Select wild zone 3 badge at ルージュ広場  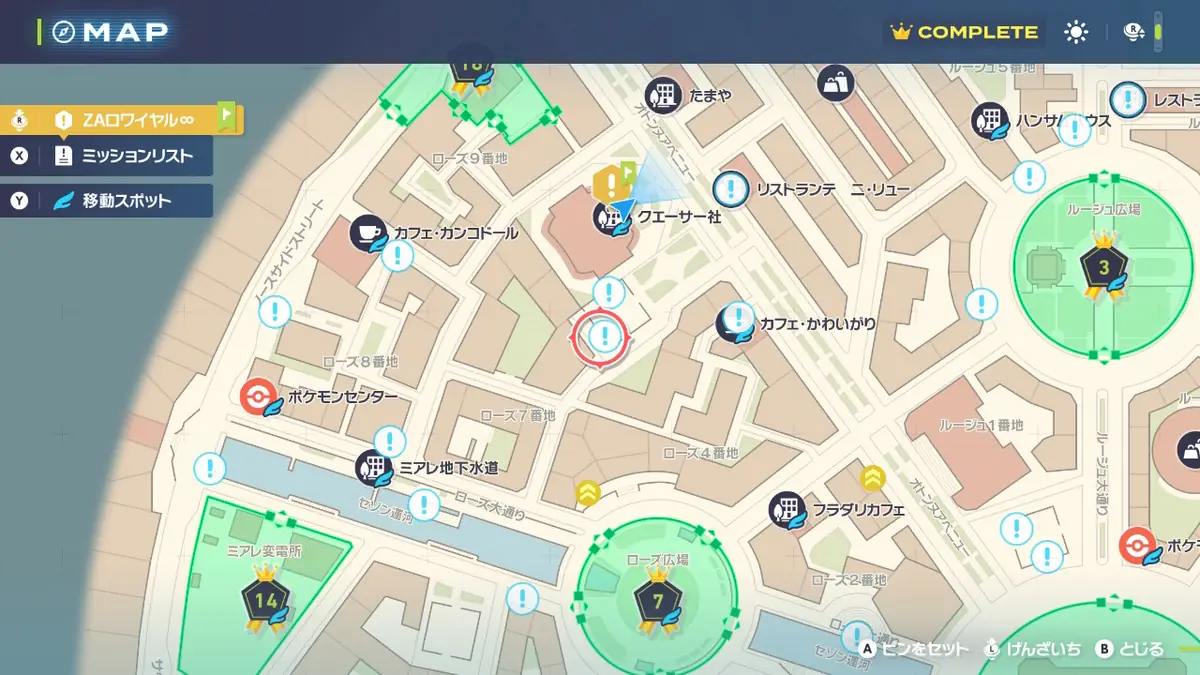pyautogui.click(x=1103, y=268)
